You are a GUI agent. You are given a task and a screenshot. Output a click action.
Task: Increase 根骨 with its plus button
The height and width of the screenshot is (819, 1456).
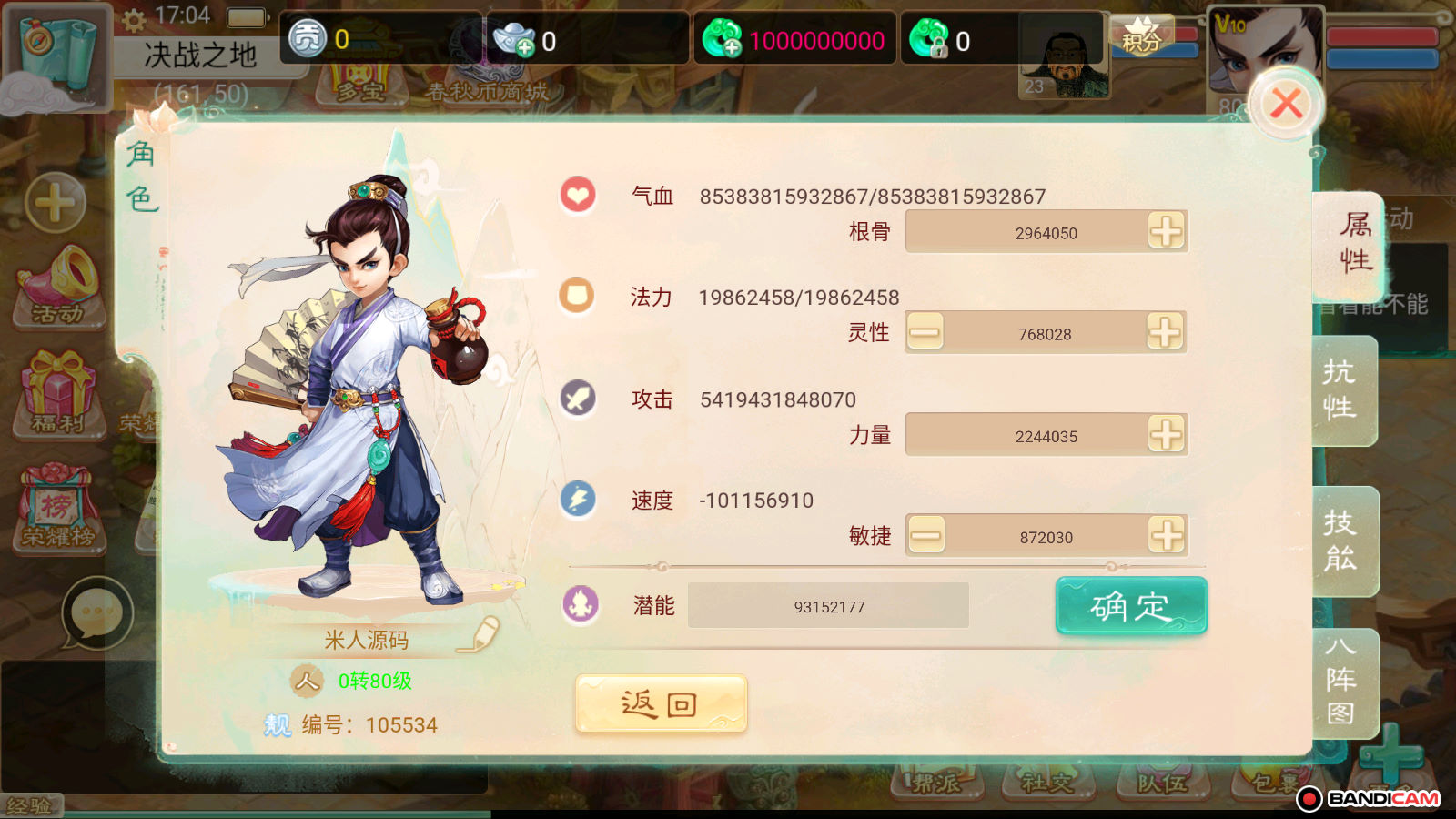click(1166, 232)
